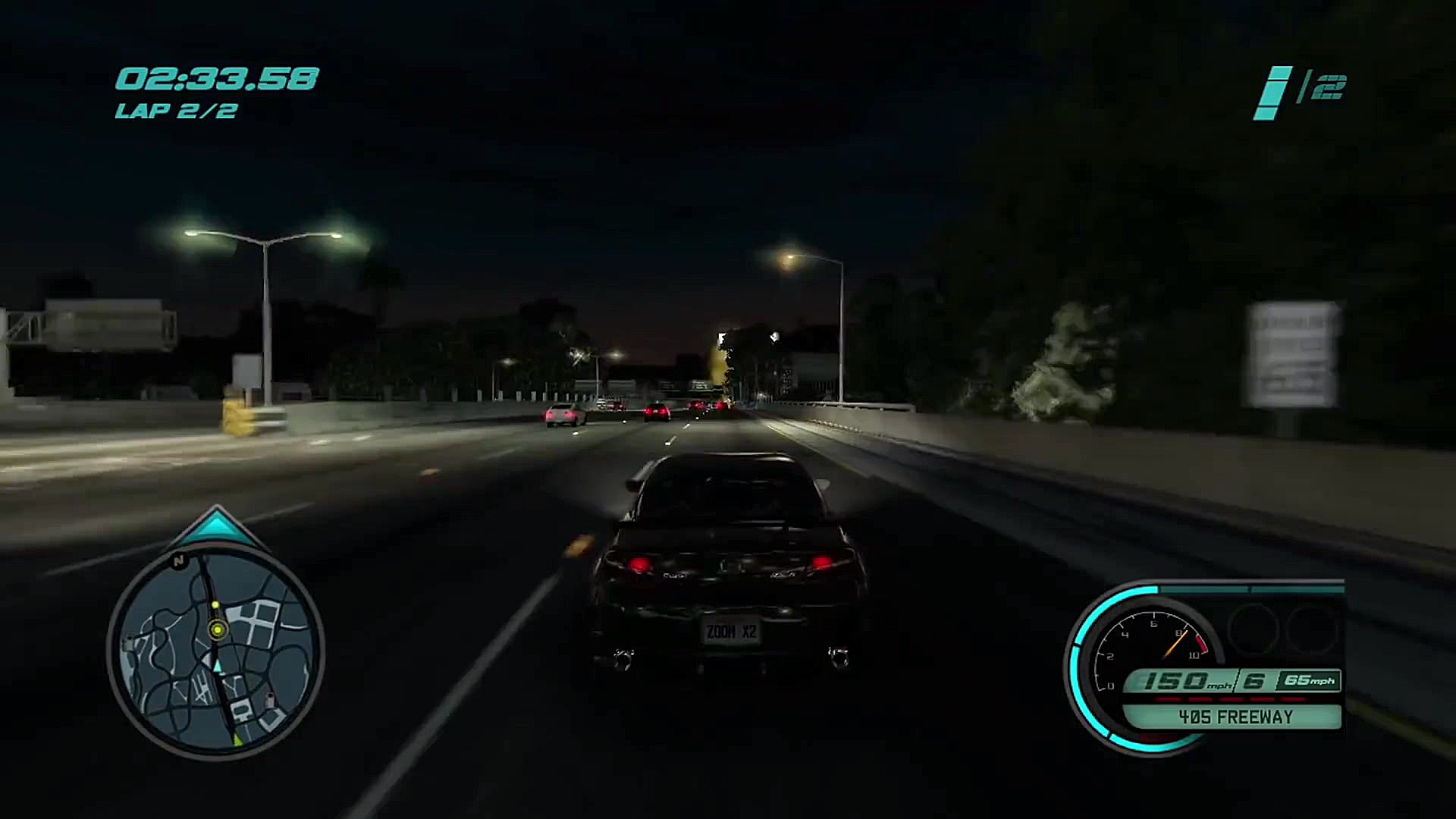The image size is (1456, 819).
Task: Click the race timer showing 02:33.58
Action: [x=218, y=78]
